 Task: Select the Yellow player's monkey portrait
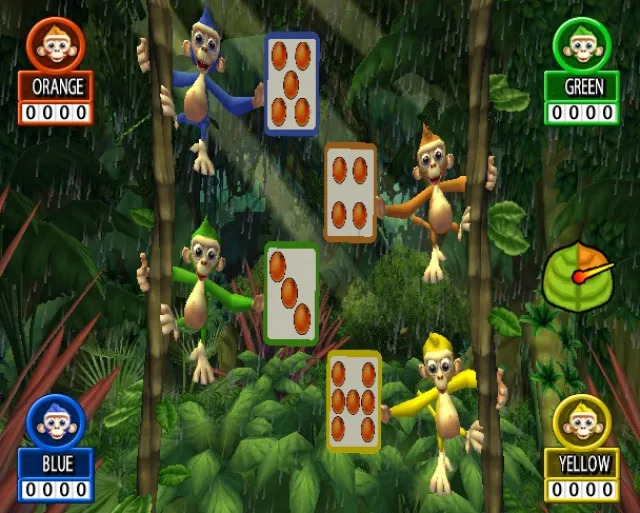583,420
